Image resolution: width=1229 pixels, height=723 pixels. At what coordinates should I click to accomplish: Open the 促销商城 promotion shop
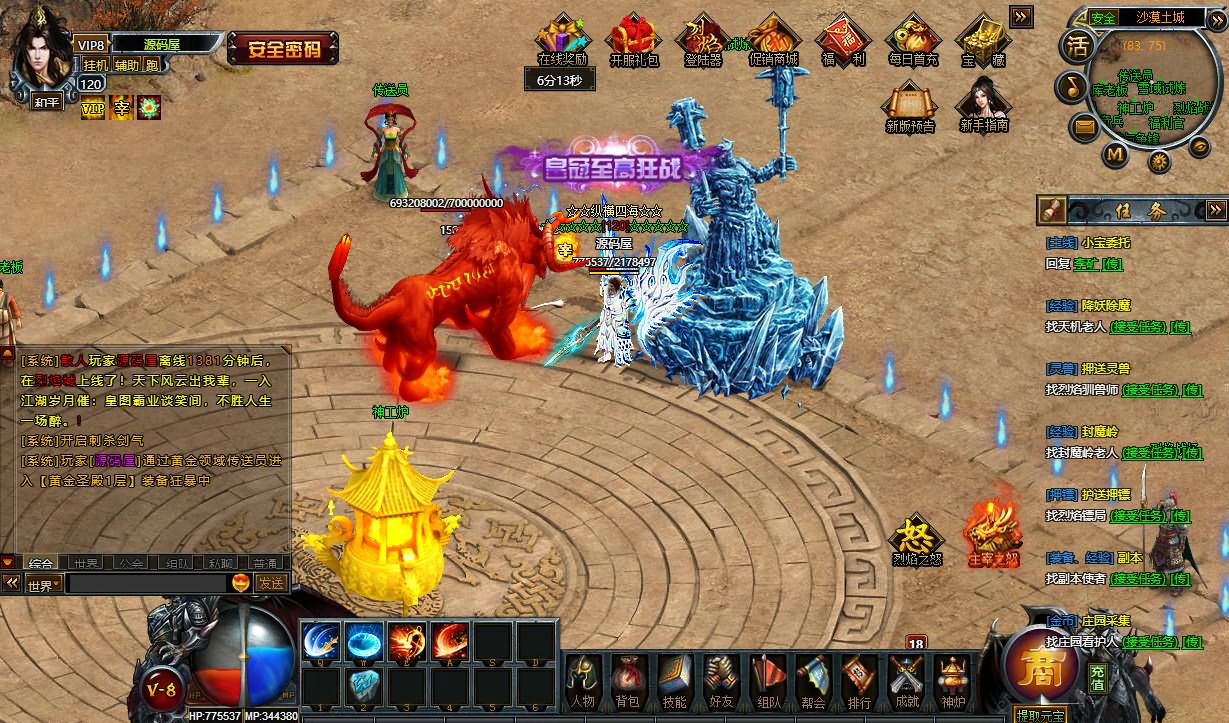[773, 38]
